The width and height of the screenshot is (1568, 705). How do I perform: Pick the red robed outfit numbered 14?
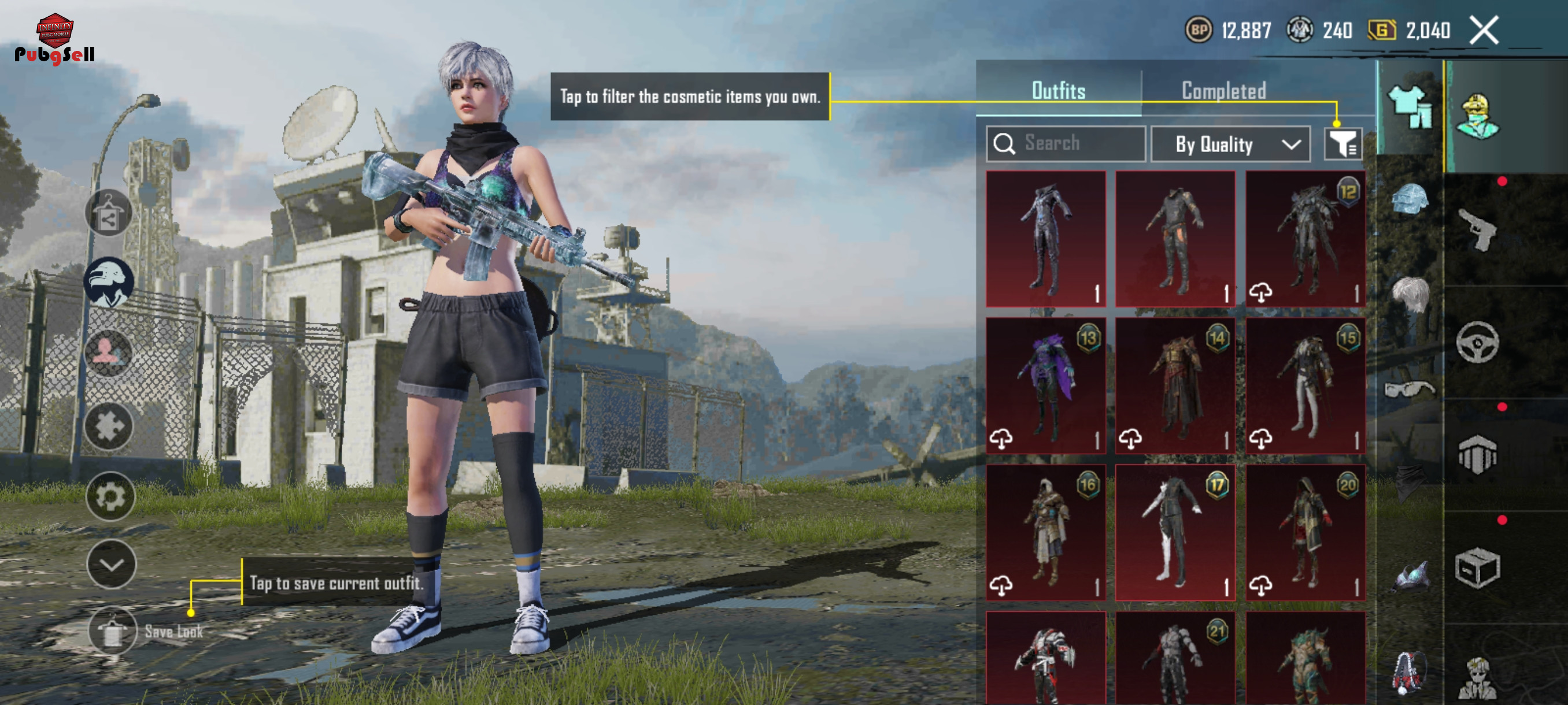(x=1175, y=385)
